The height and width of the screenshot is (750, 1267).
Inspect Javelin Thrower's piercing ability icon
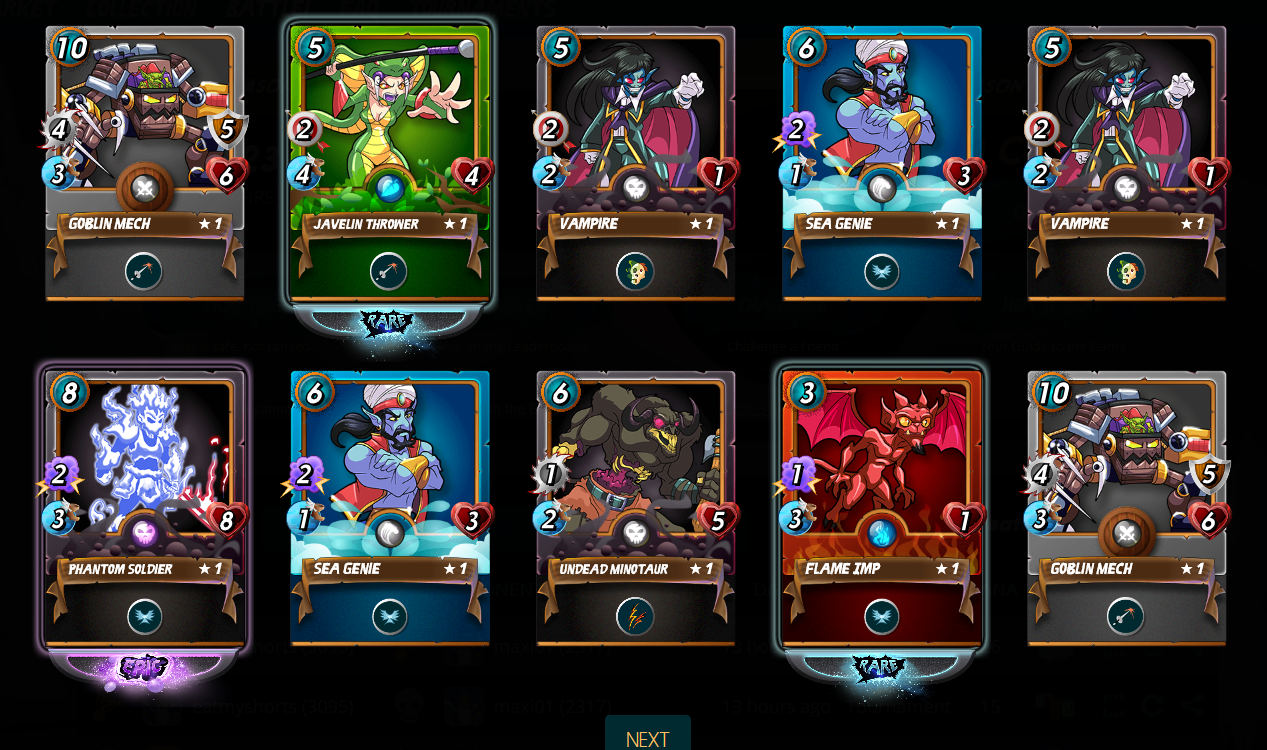[389, 271]
